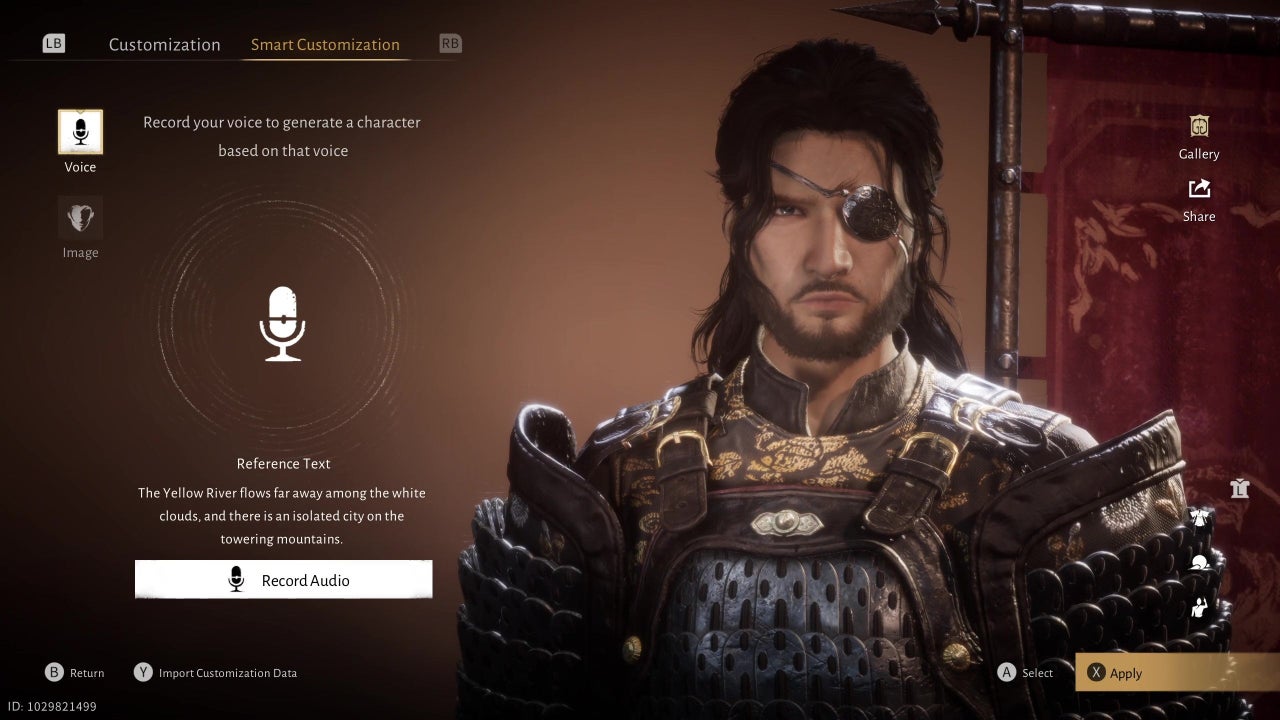Image resolution: width=1280 pixels, height=720 pixels.
Task: Apply the character customization
Action: 1176,673
